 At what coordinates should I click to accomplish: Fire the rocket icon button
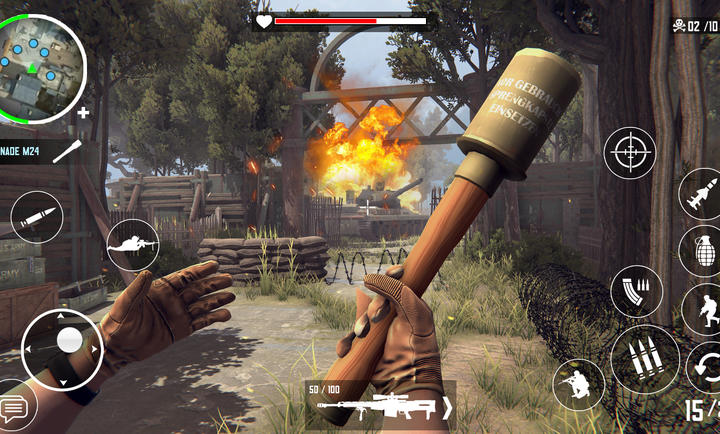(x=702, y=194)
